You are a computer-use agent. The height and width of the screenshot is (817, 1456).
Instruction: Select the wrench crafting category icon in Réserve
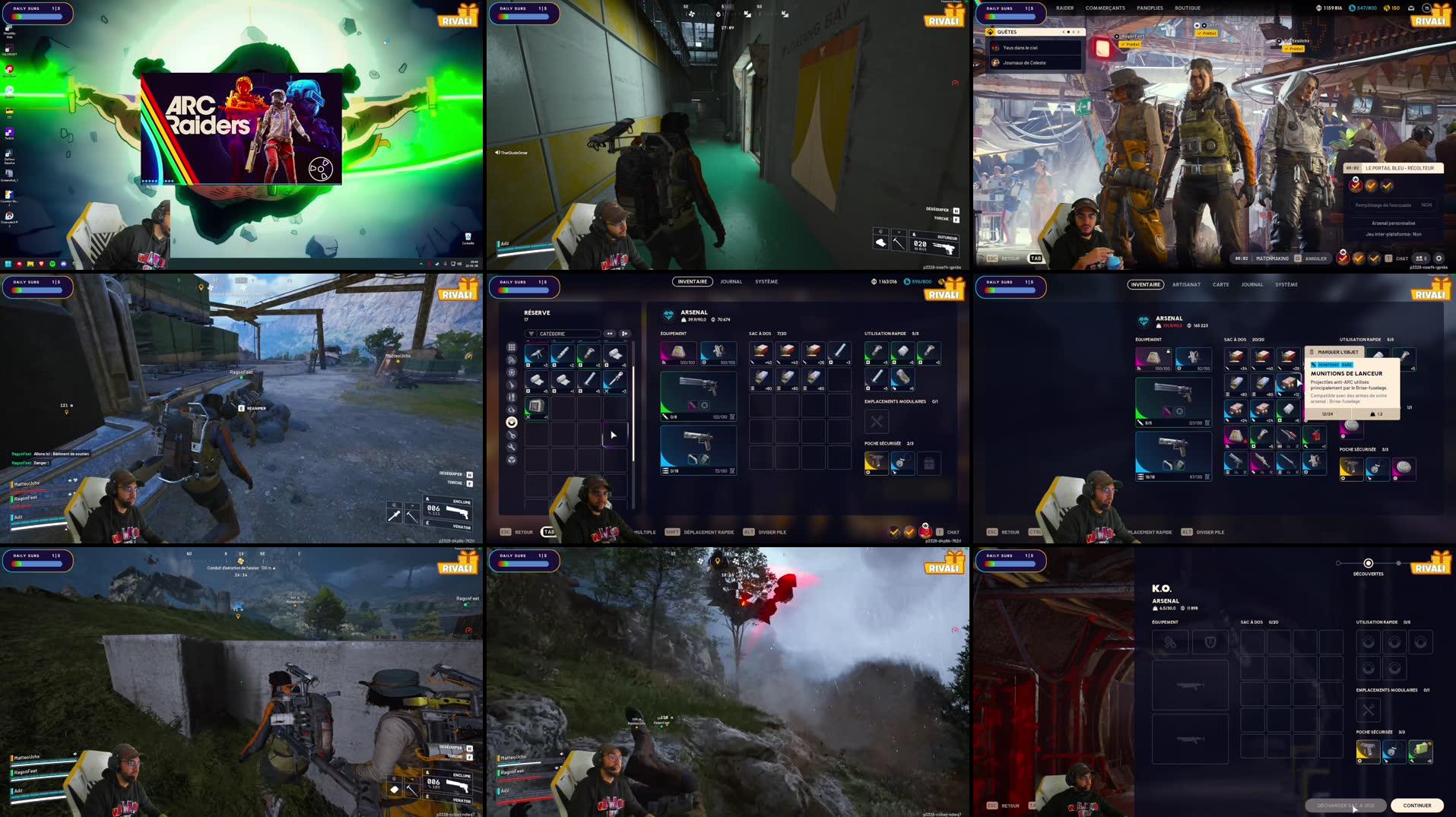[512, 447]
